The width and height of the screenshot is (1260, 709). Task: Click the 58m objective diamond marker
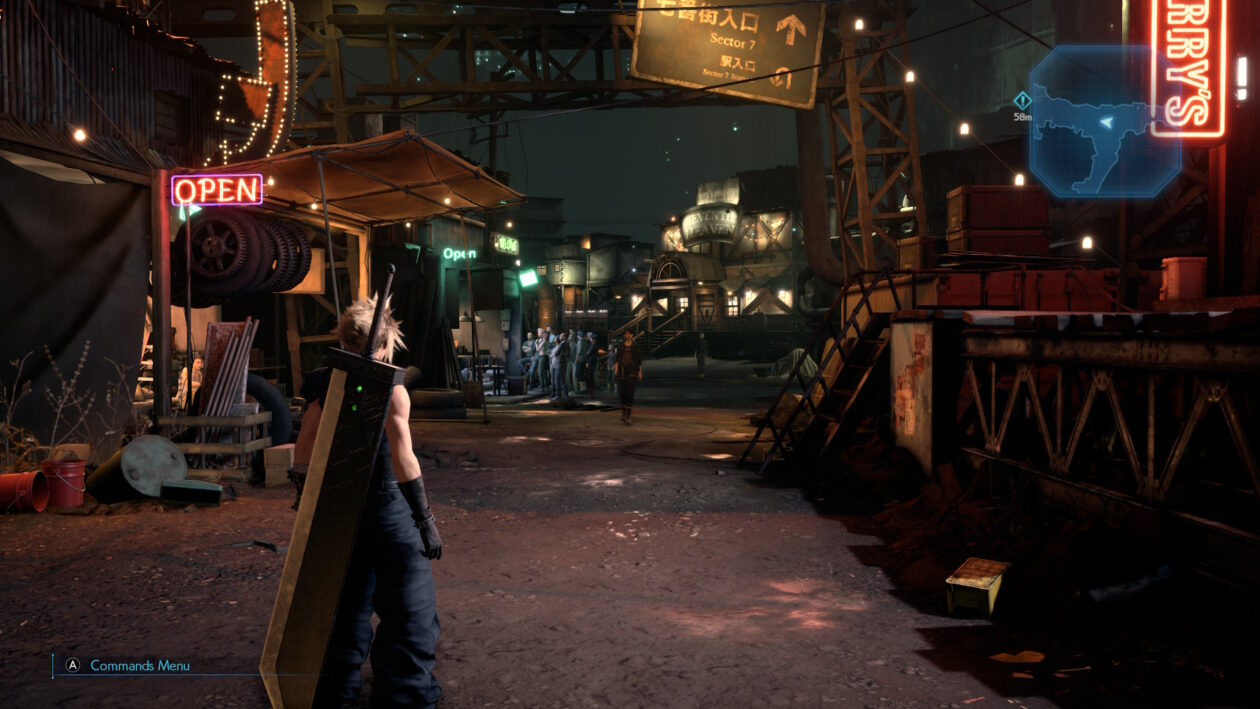tap(1021, 100)
